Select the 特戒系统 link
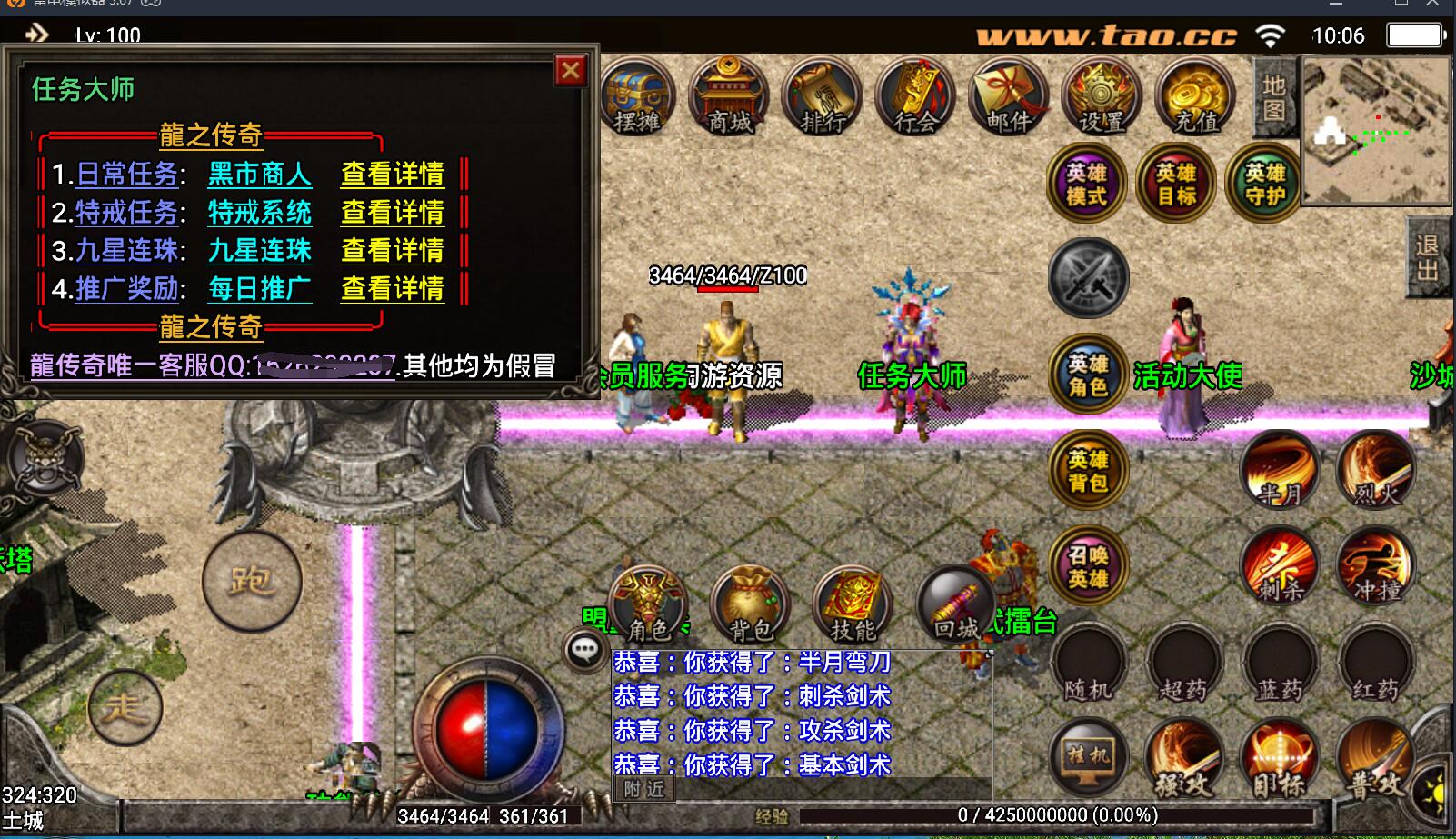This screenshot has width=1456, height=839. pos(259,212)
